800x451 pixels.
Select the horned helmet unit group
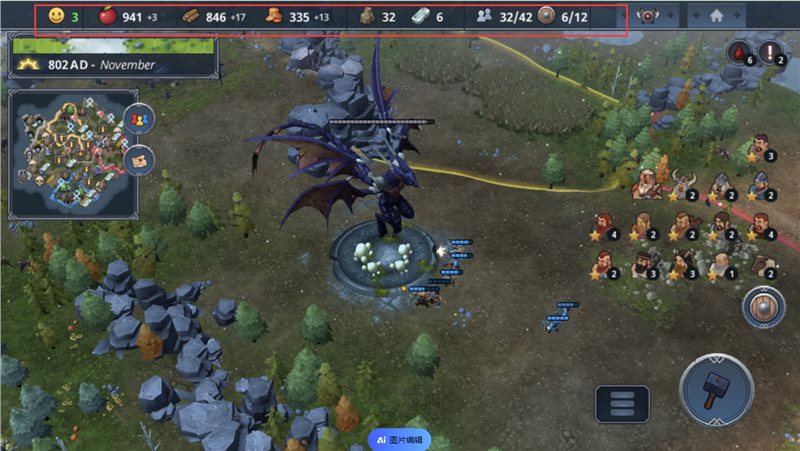(x=683, y=185)
